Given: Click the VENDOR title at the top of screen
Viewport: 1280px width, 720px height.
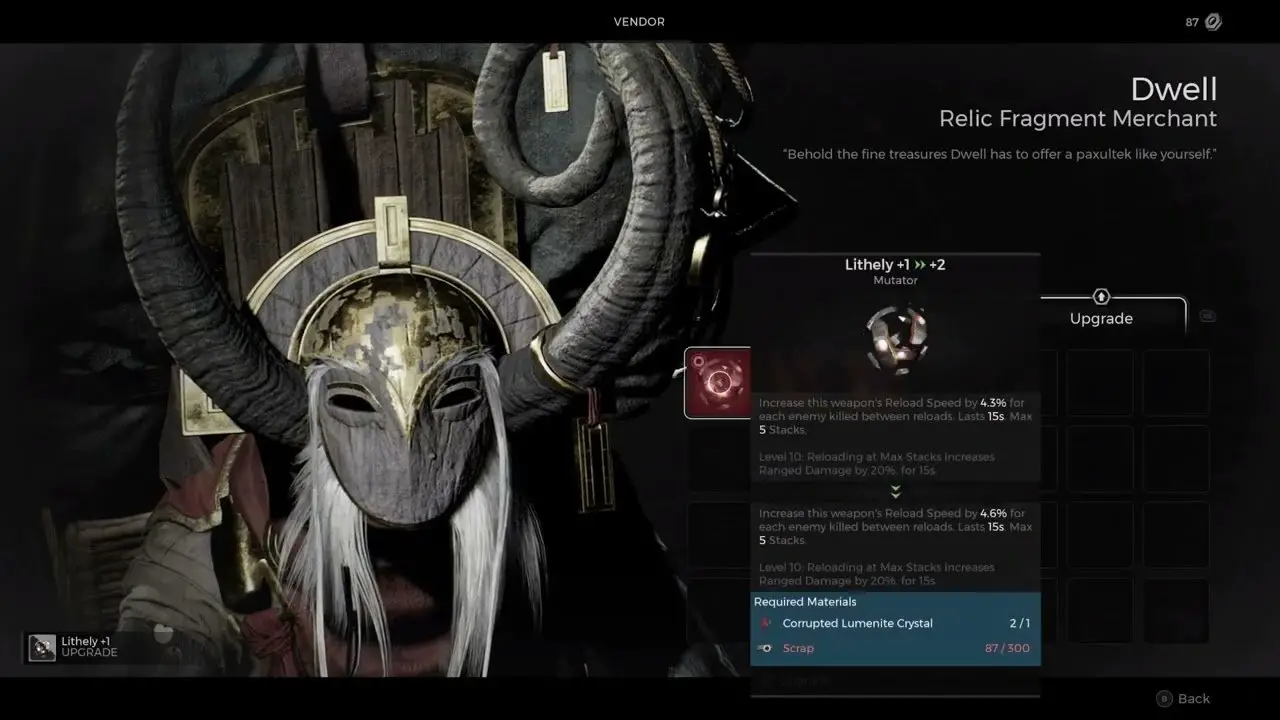Looking at the screenshot, I should point(639,21).
